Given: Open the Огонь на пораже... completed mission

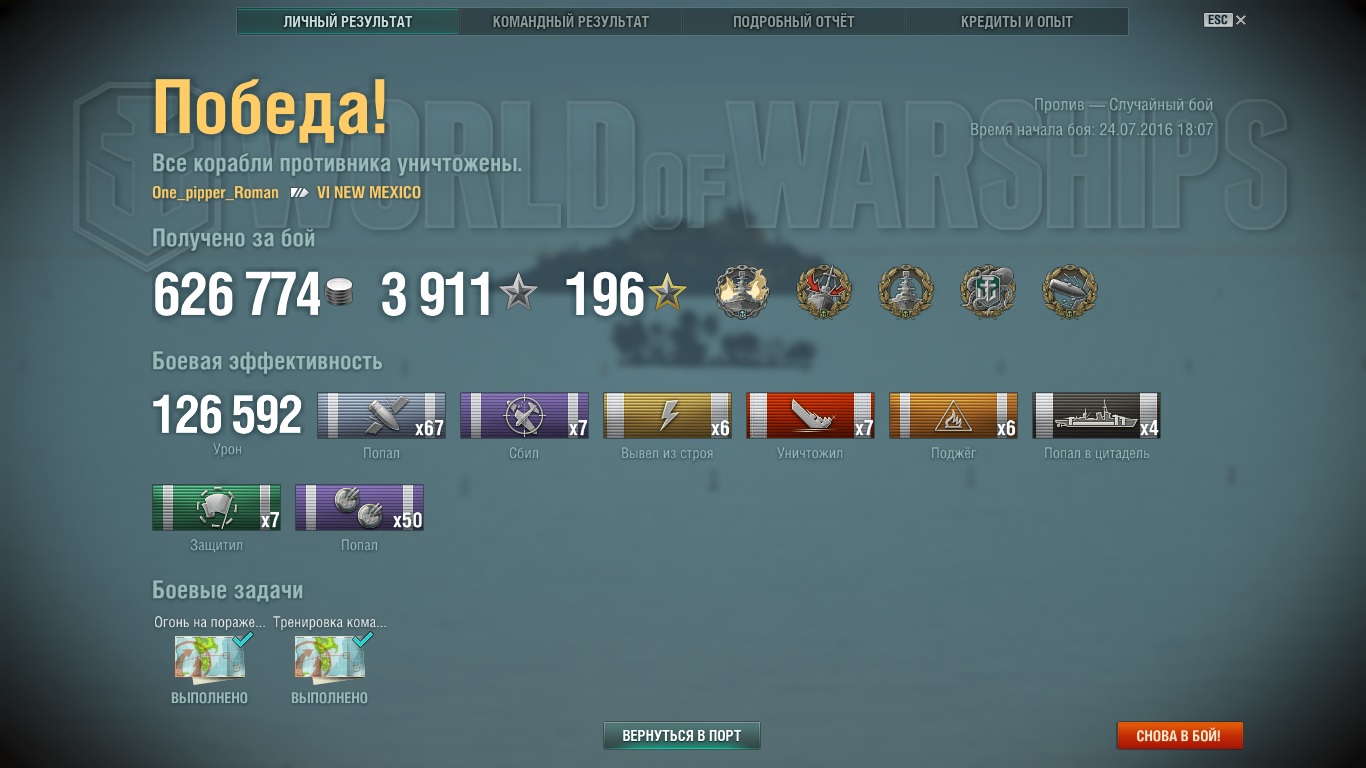Looking at the screenshot, I should click(x=209, y=659).
